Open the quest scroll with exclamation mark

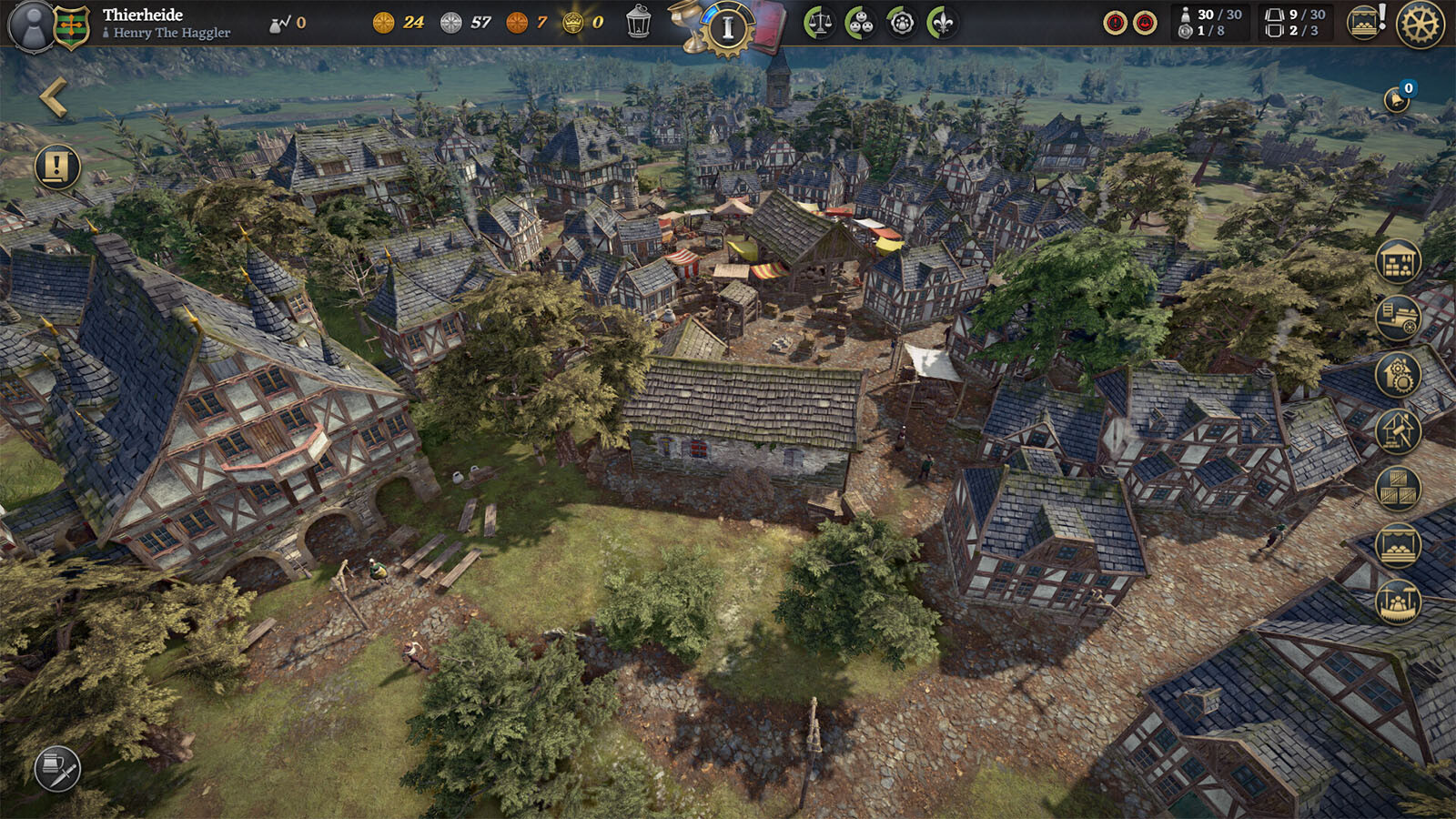click(x=57, y=167)
